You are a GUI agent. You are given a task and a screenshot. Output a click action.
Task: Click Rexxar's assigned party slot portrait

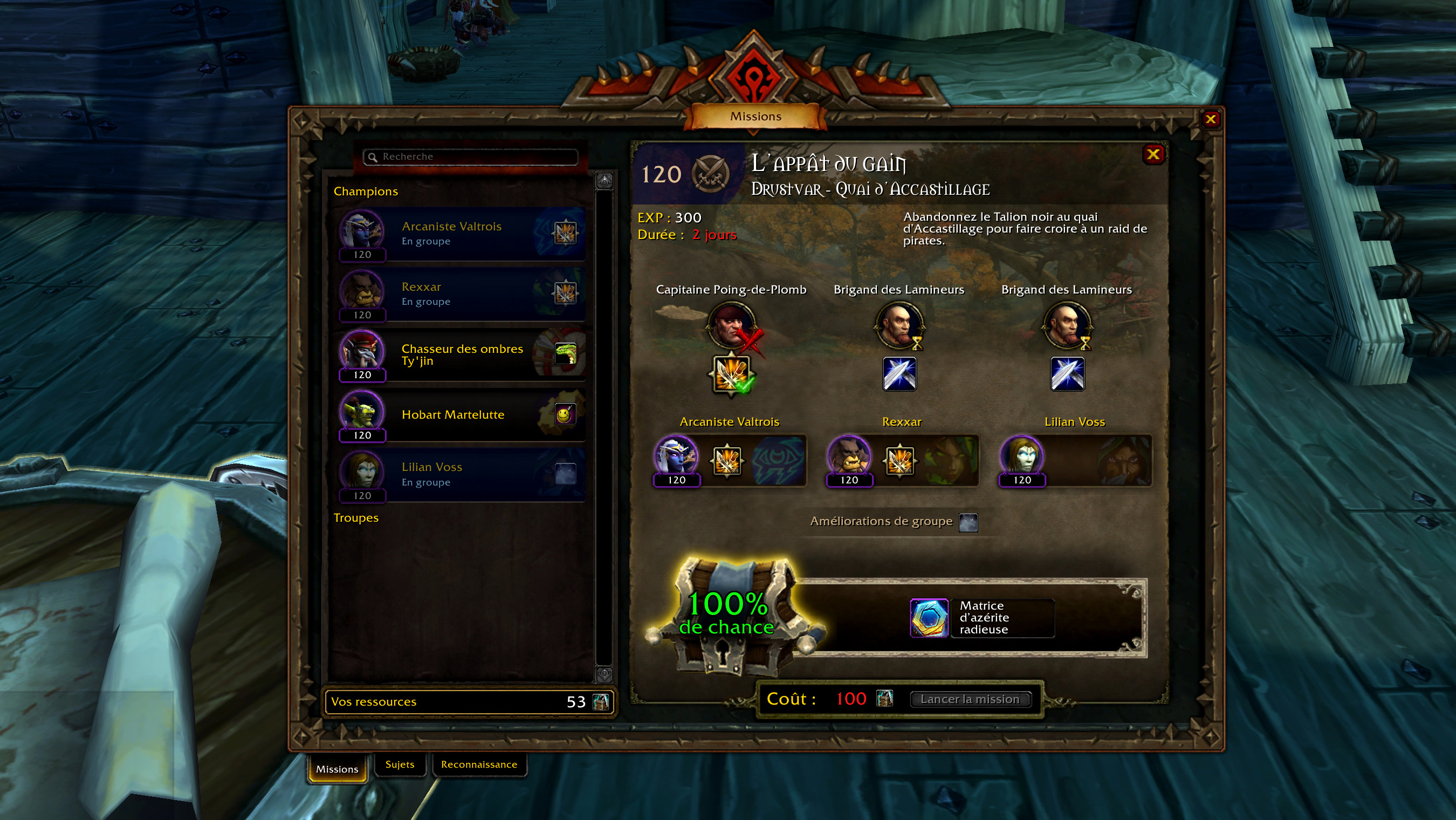pyautogui.click(x=849, y=457)
